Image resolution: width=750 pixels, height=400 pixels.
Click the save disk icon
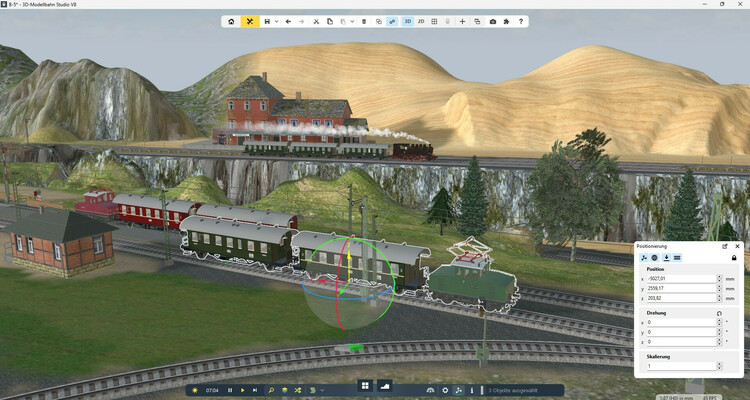267,21
